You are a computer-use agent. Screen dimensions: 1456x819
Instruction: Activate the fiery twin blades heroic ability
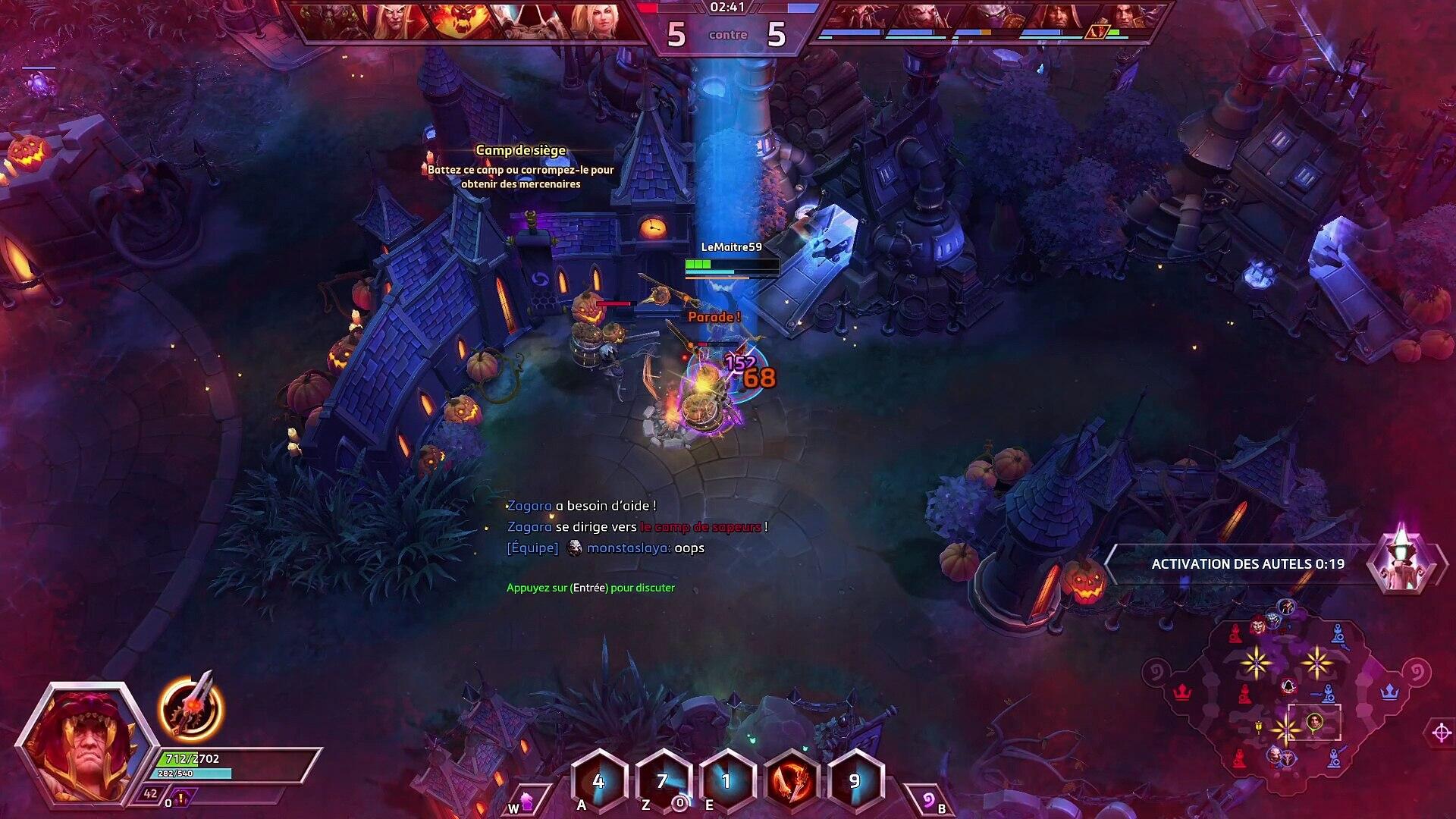[x=791, y=781]
